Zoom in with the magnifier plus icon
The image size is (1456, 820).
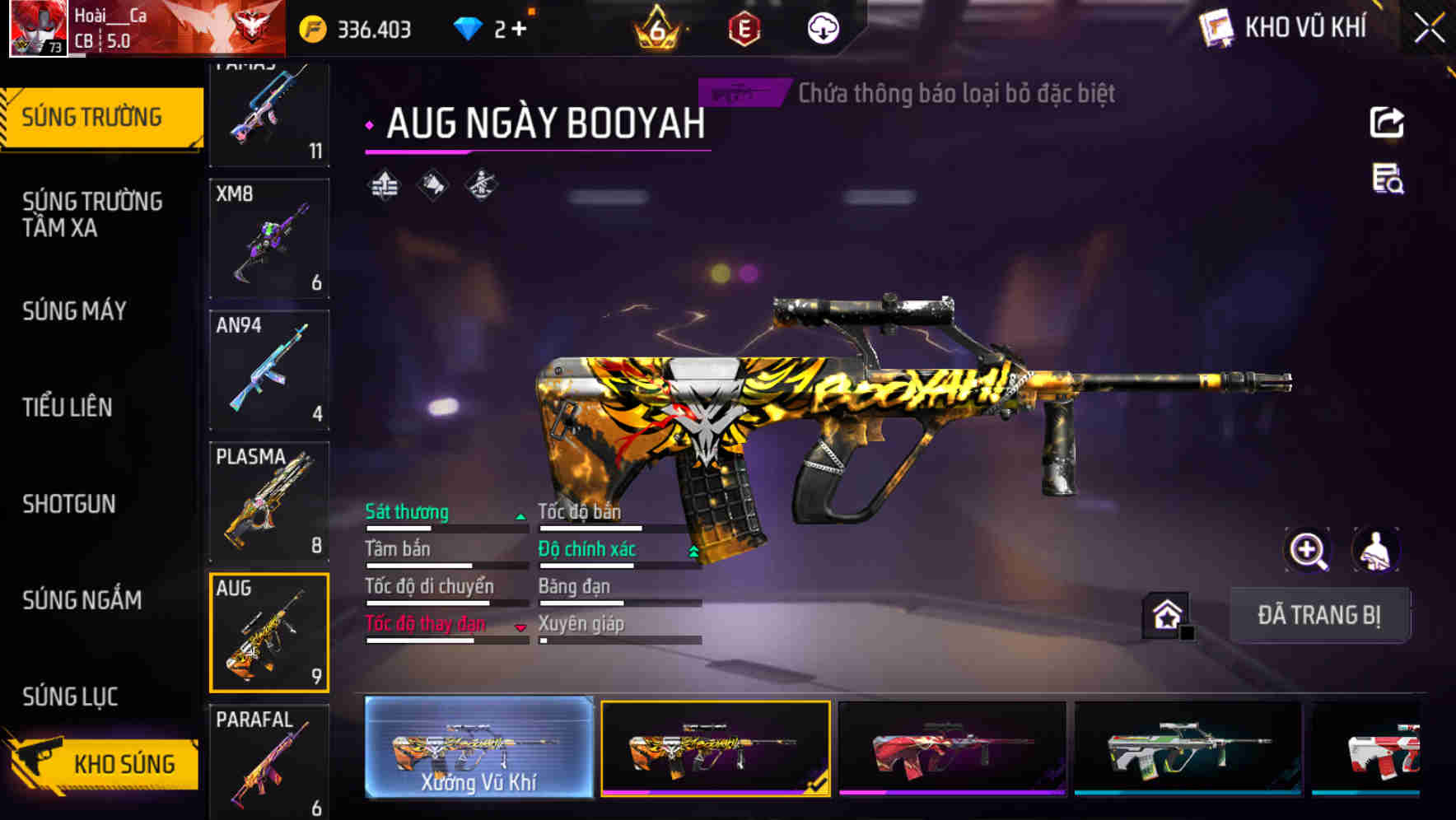pos(1307,550)
